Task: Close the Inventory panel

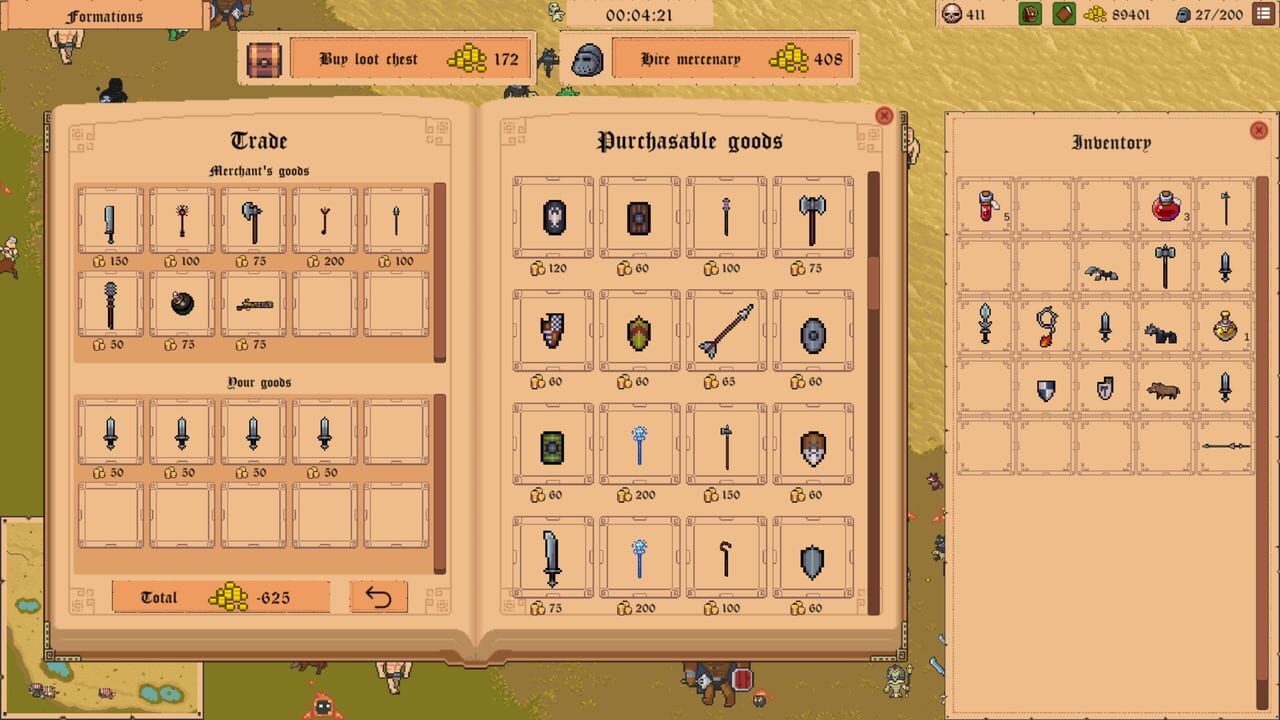Action: (1258, 130)
